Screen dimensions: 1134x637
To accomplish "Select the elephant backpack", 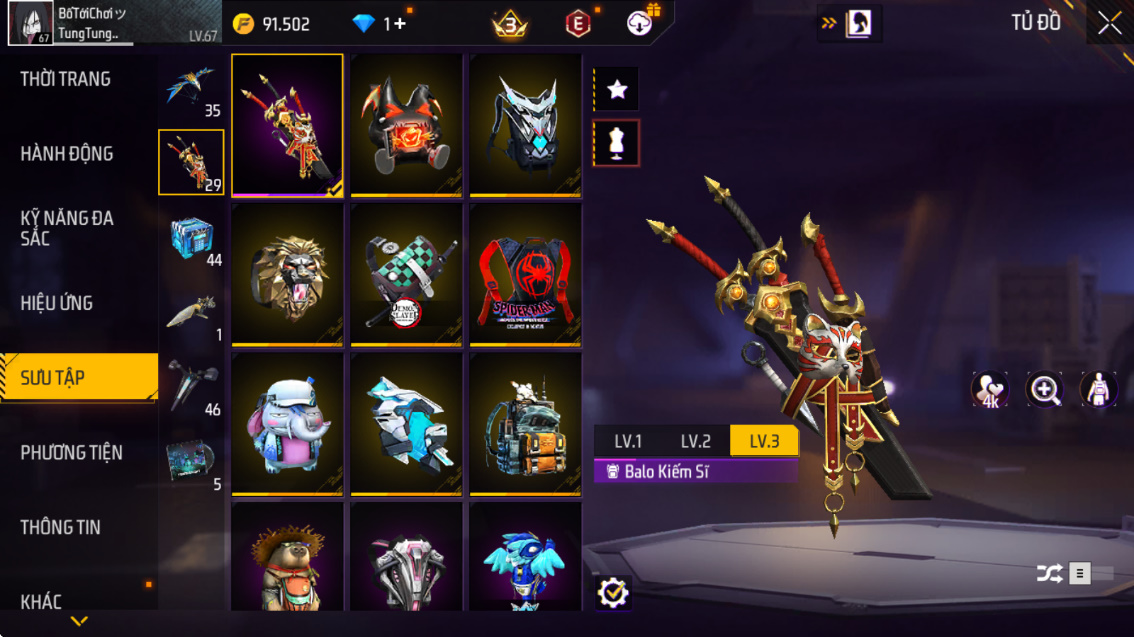I will pos(287,423).
